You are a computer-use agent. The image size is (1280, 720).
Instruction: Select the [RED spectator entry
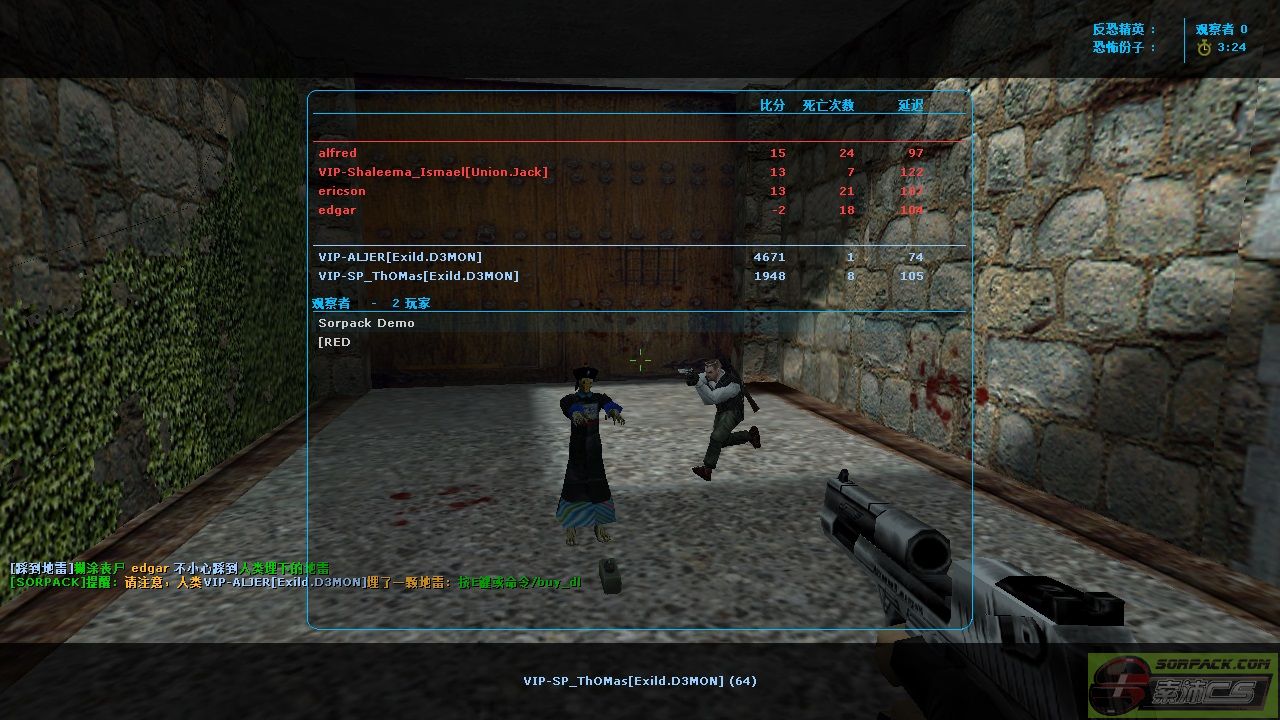[x=335, y=342]
